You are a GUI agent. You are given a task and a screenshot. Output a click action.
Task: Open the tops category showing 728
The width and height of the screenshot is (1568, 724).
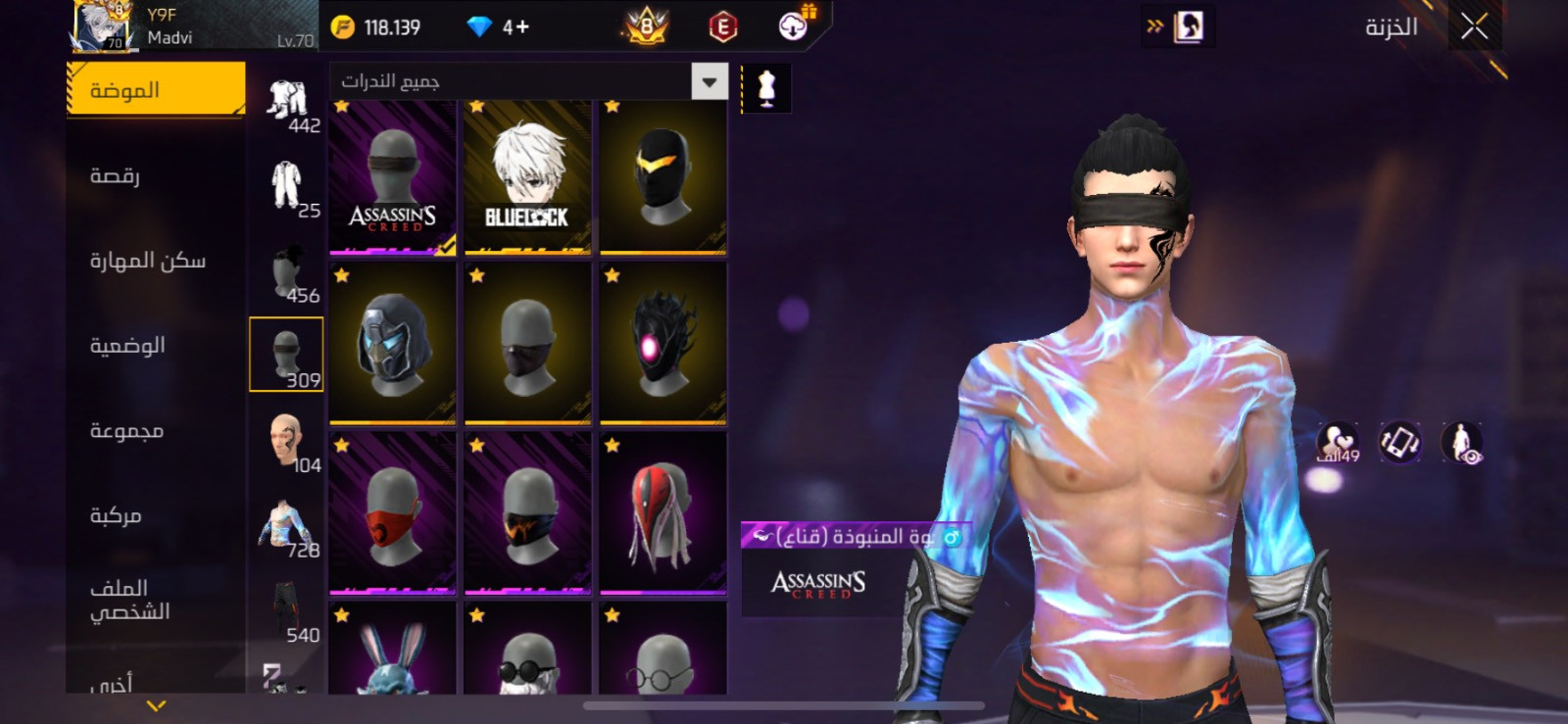click(286, 525)
